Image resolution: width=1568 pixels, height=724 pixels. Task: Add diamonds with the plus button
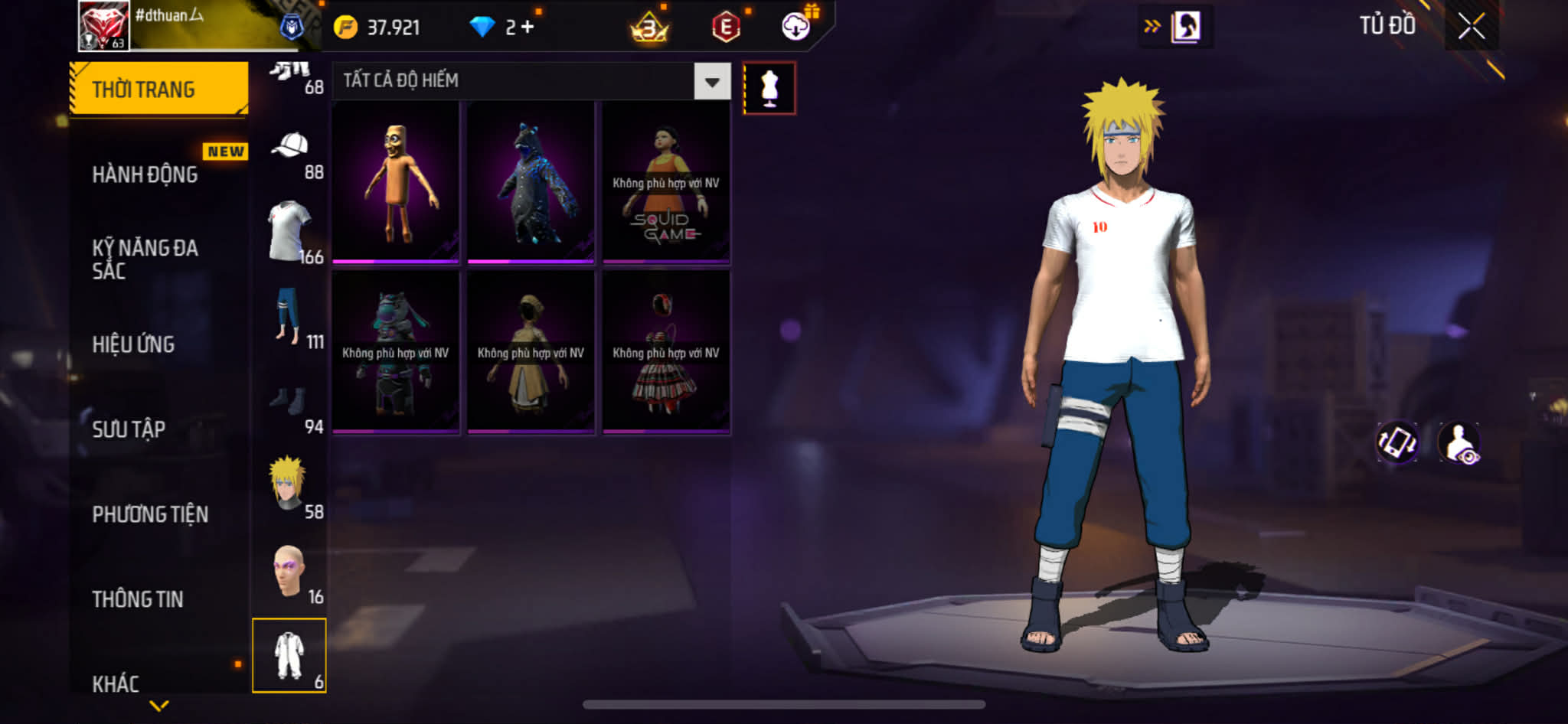pyautogui.click(x=528, y=28)
